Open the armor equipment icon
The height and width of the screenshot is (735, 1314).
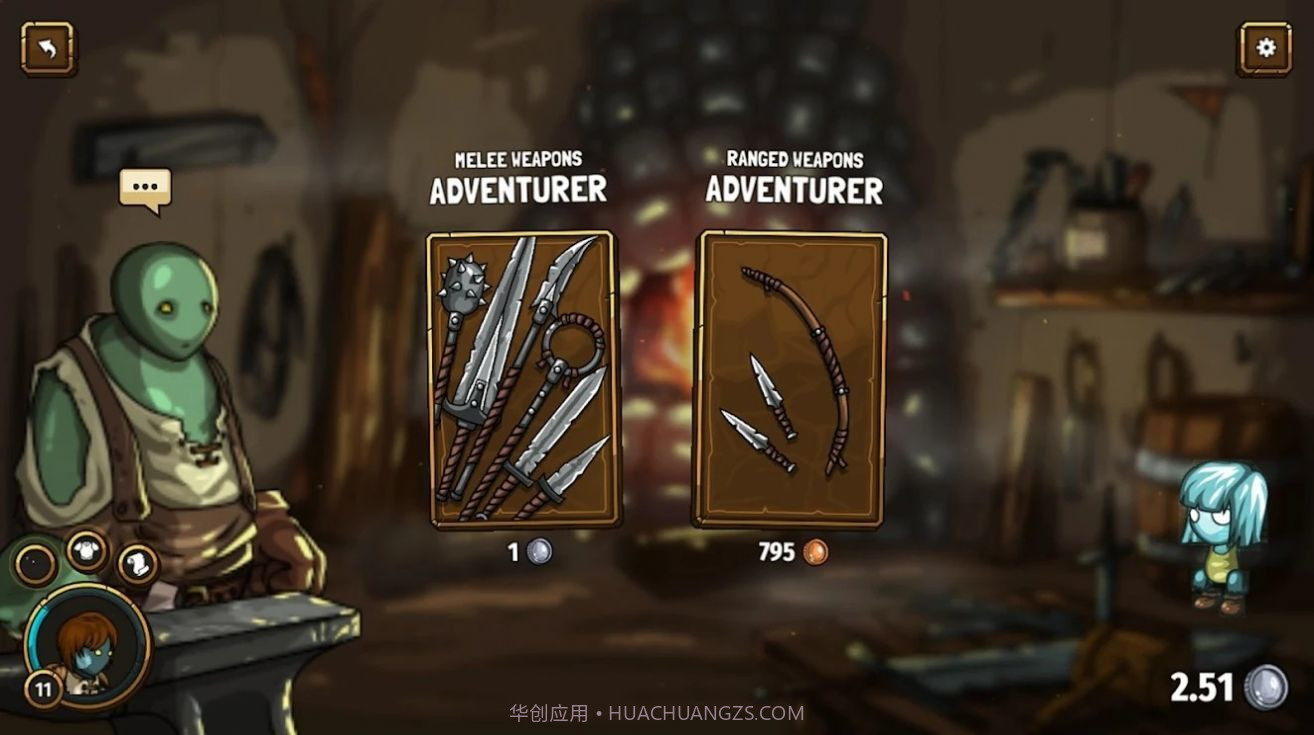(x=87, y=549)
